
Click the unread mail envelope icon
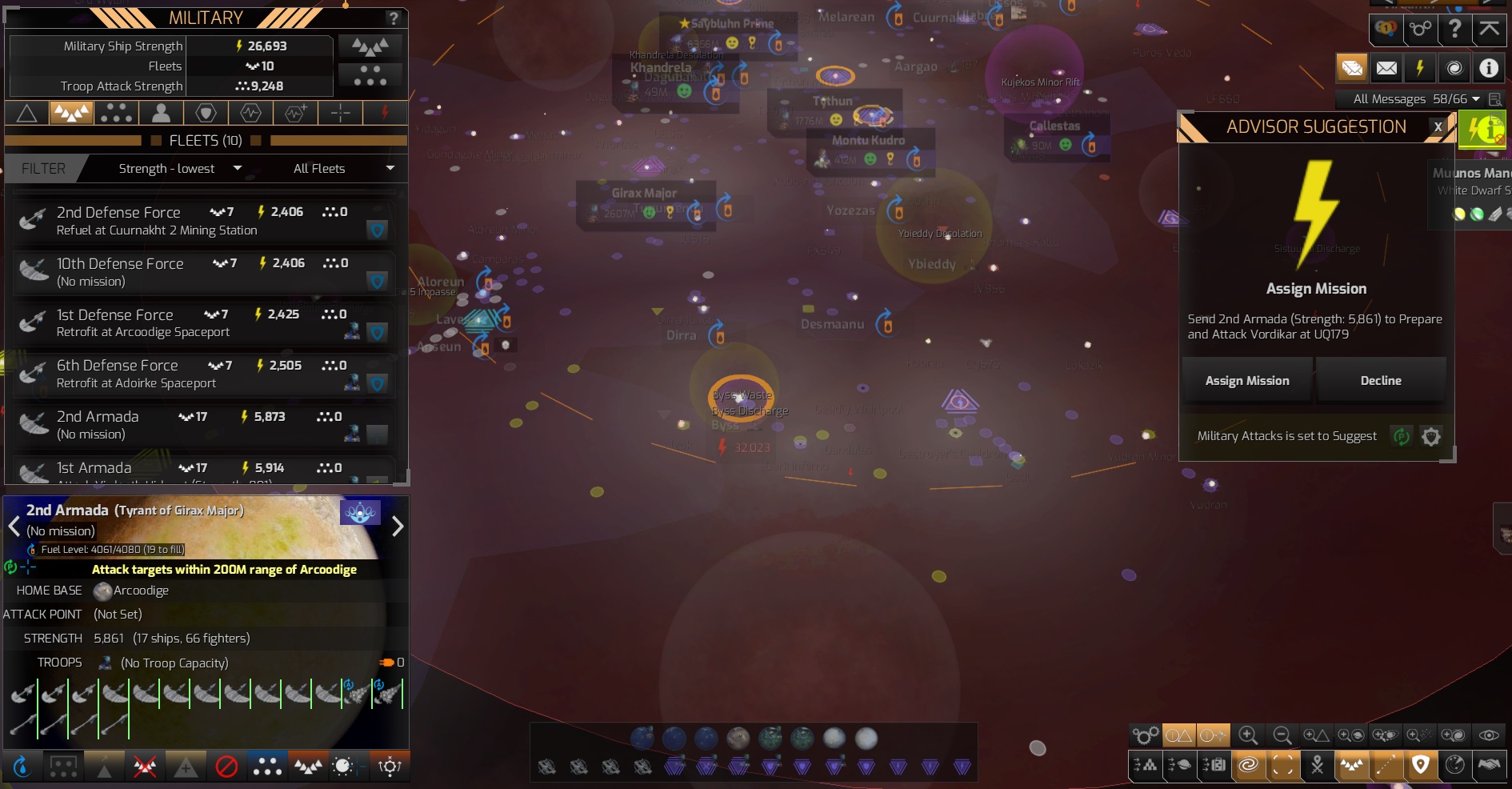[1351, 67]
